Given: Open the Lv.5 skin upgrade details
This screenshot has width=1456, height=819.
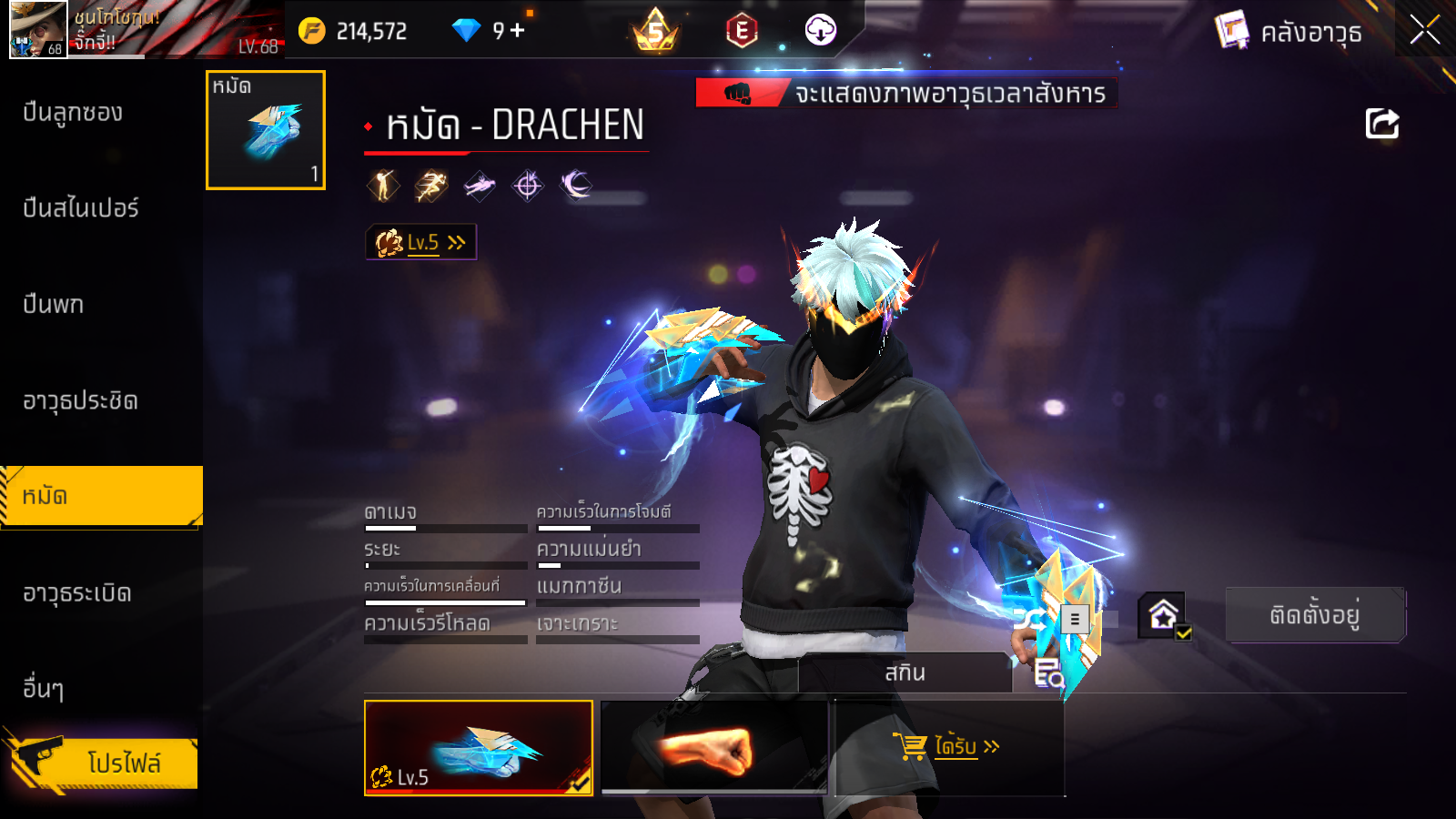Looking at the screenshot, I should click(x=420, y=242).
